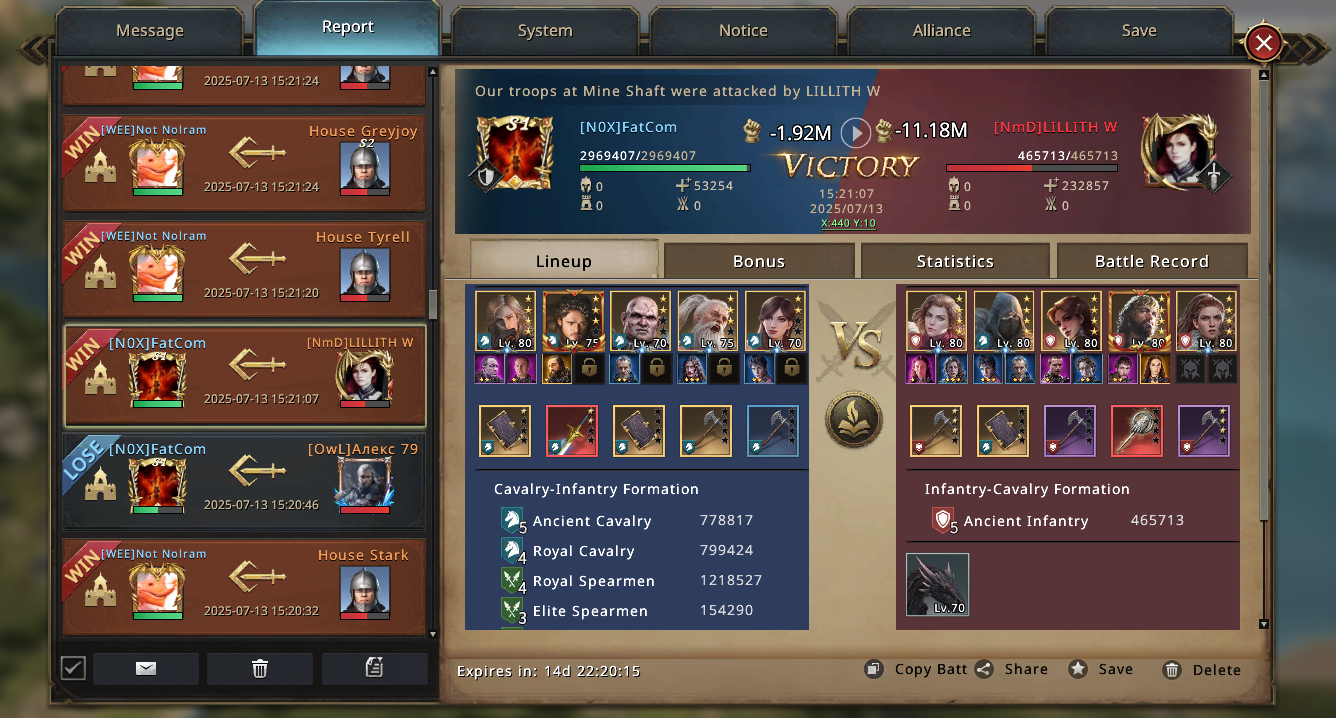1336x718 pixels.
Task: Mark reports read with envelope button
Action: [146, 668]
